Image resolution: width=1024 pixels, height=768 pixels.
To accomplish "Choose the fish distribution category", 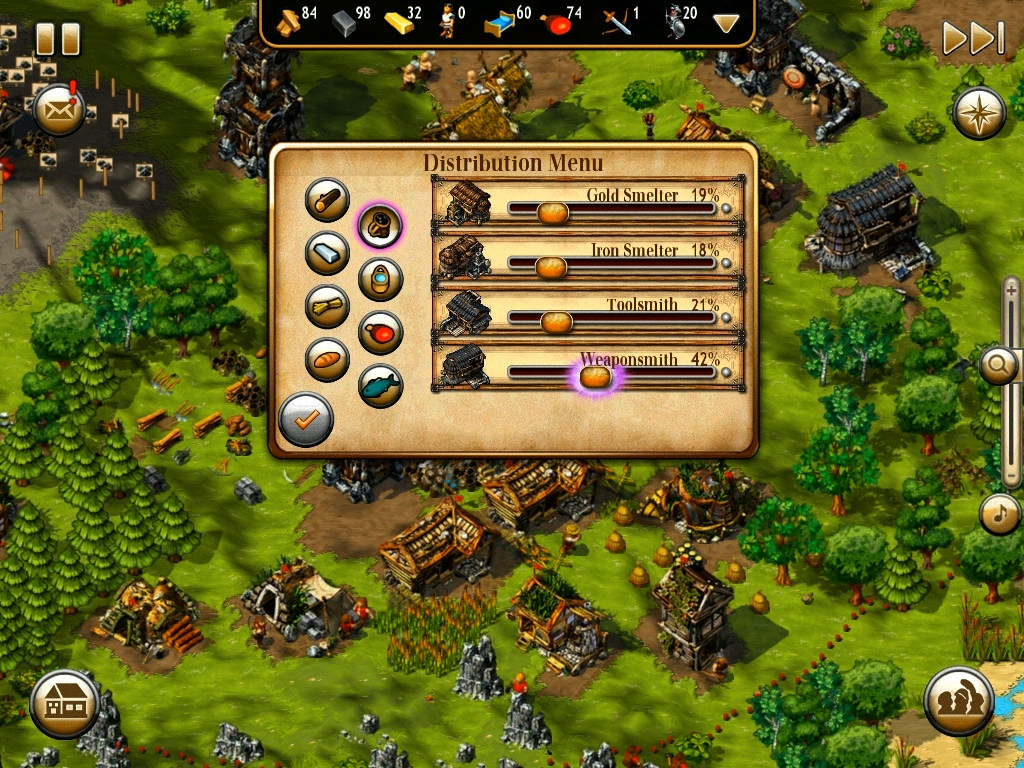I will click(380, 385).
